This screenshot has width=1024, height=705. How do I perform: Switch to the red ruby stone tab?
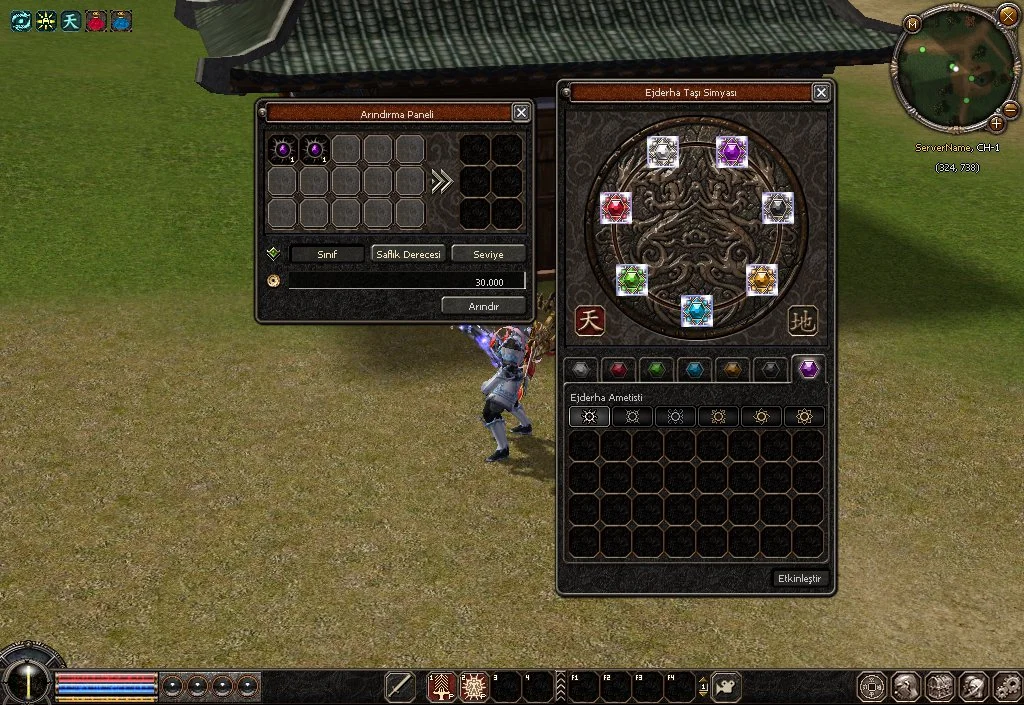pyautogui.click(x=619, y=369)
